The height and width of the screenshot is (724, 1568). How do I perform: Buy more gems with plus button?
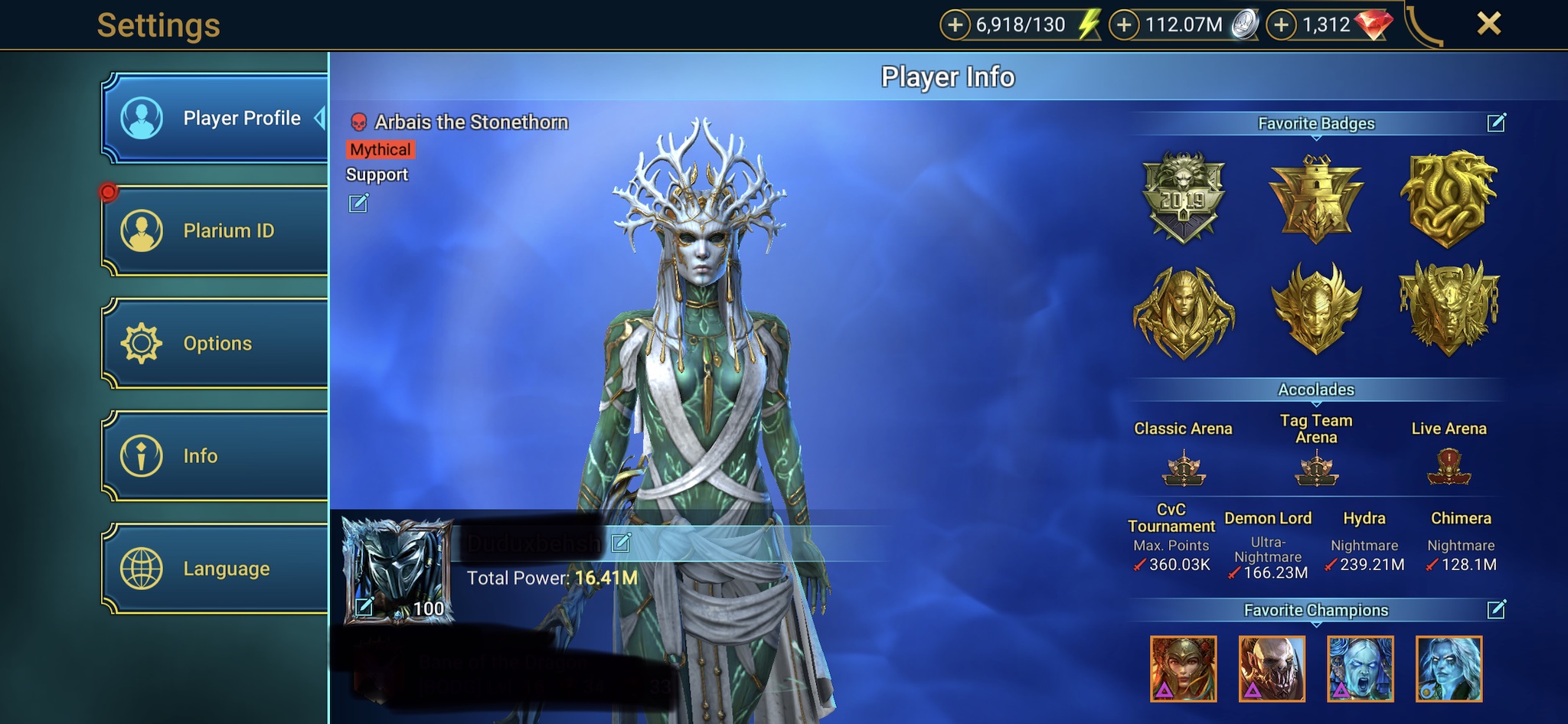pos(1281,25)
